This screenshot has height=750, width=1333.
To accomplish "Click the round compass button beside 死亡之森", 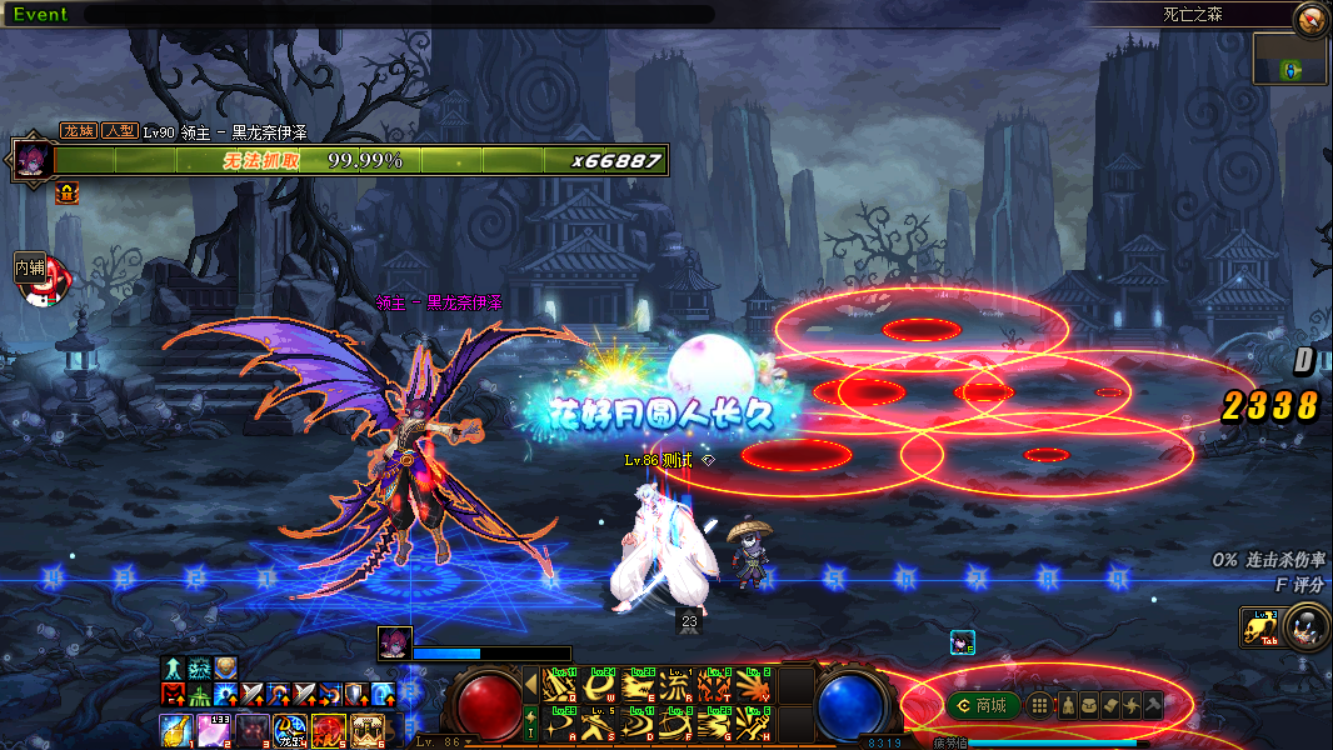I will 1310,20.
